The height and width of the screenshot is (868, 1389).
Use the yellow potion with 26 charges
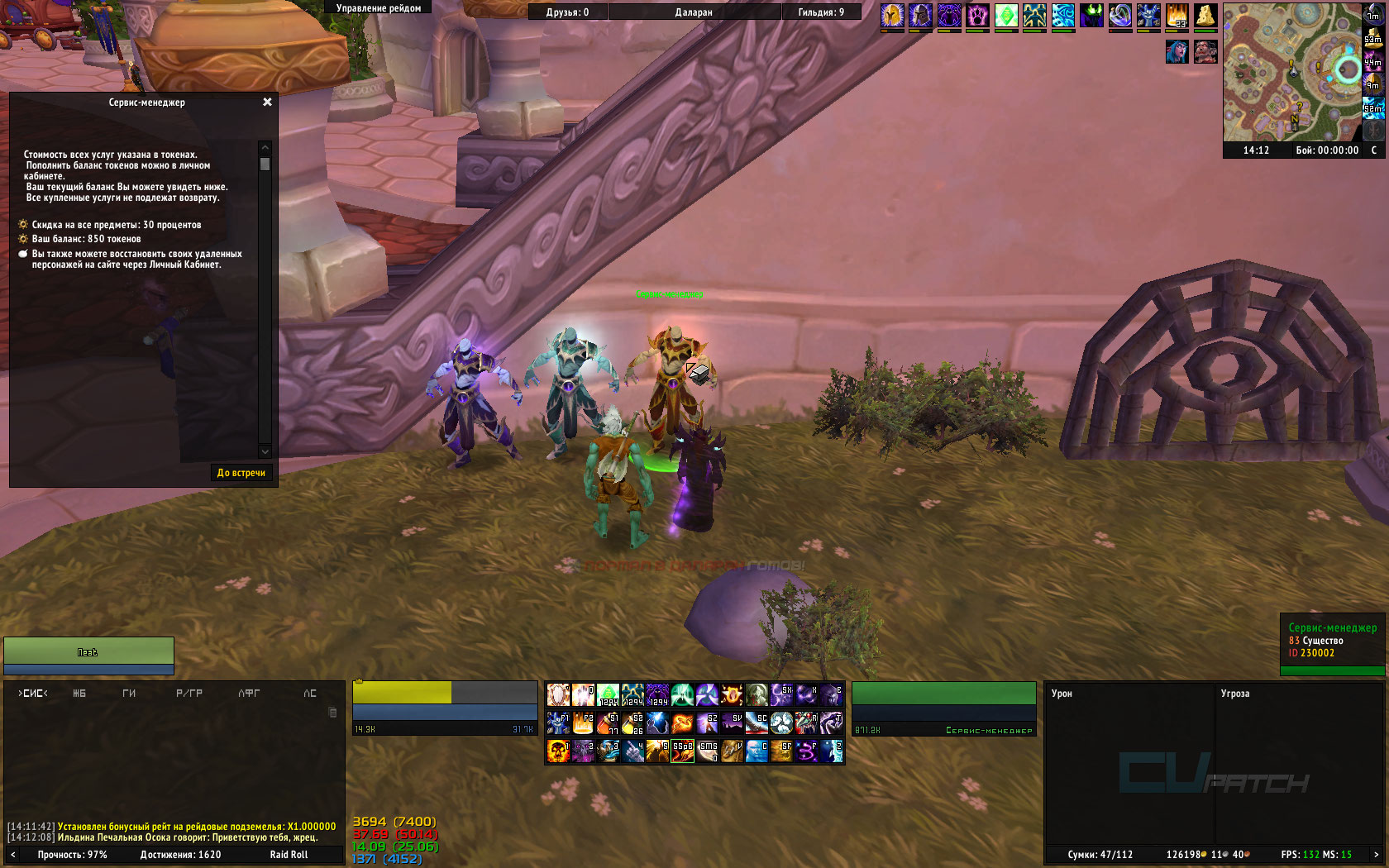(632, 723)
